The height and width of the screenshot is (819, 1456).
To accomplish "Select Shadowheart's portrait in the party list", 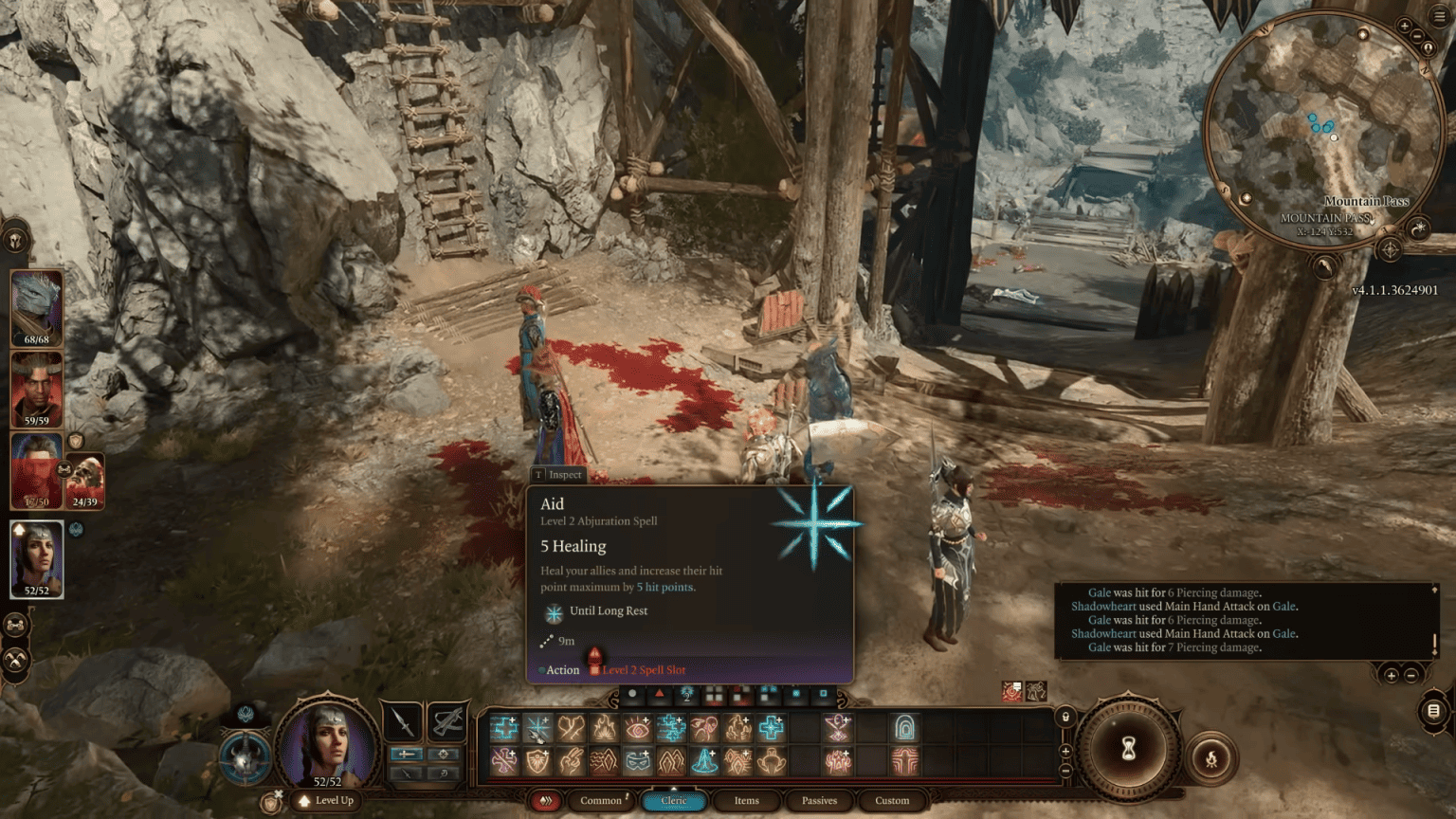I will click(36, 559).
